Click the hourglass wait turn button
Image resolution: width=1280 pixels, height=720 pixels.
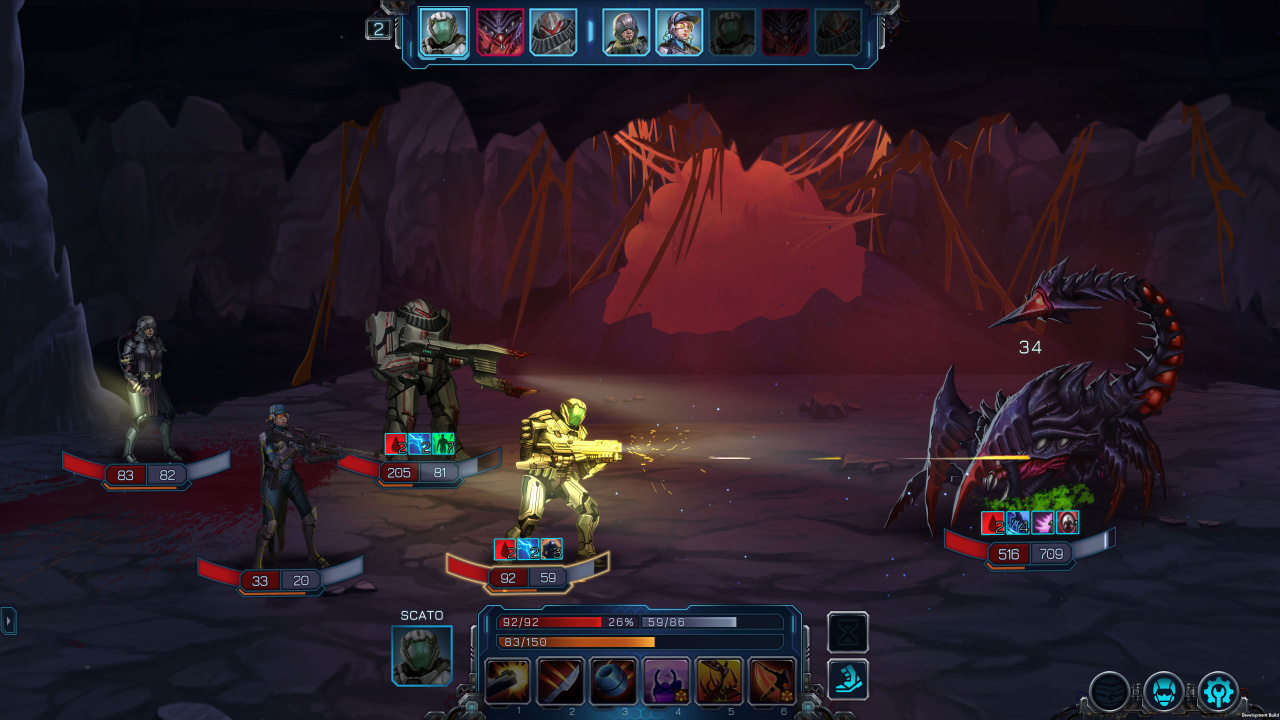click(848, 633)
